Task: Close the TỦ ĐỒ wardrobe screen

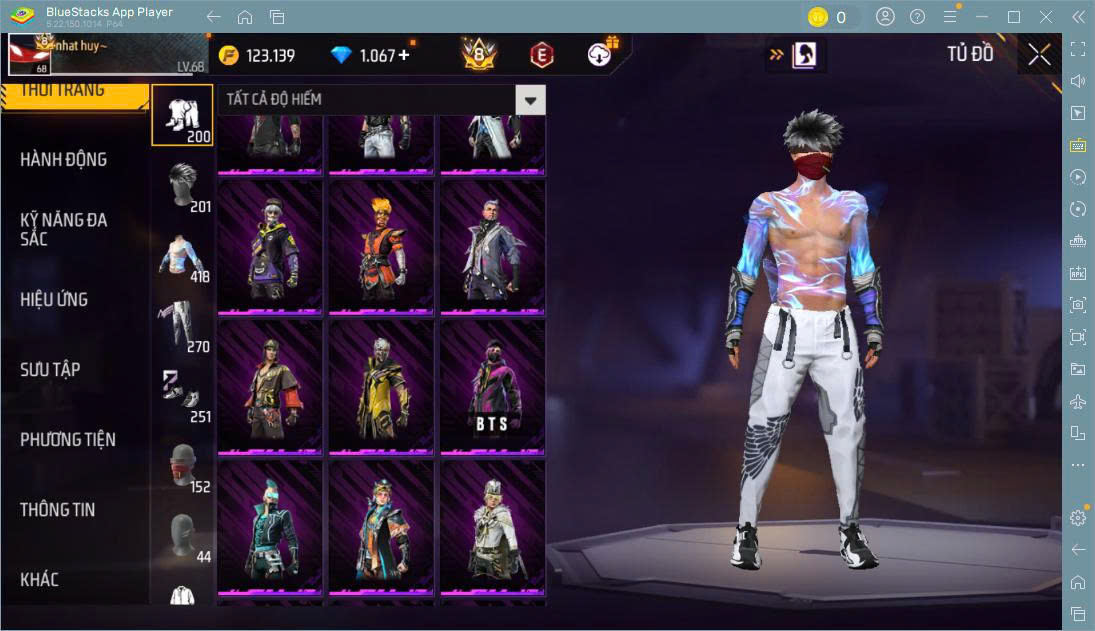Action: [1039, 55]
